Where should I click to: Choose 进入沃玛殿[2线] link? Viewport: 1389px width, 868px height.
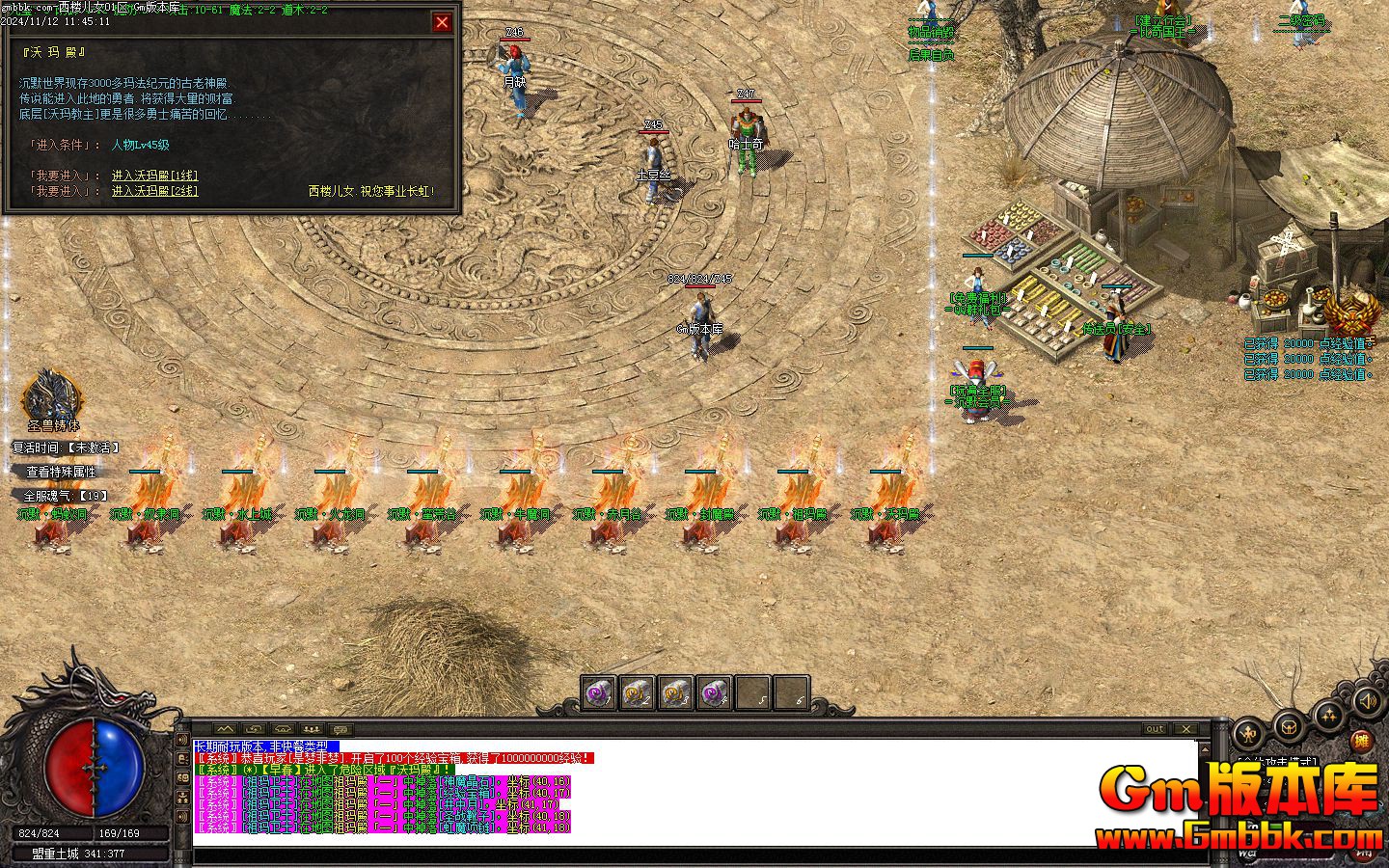point(154,191)
